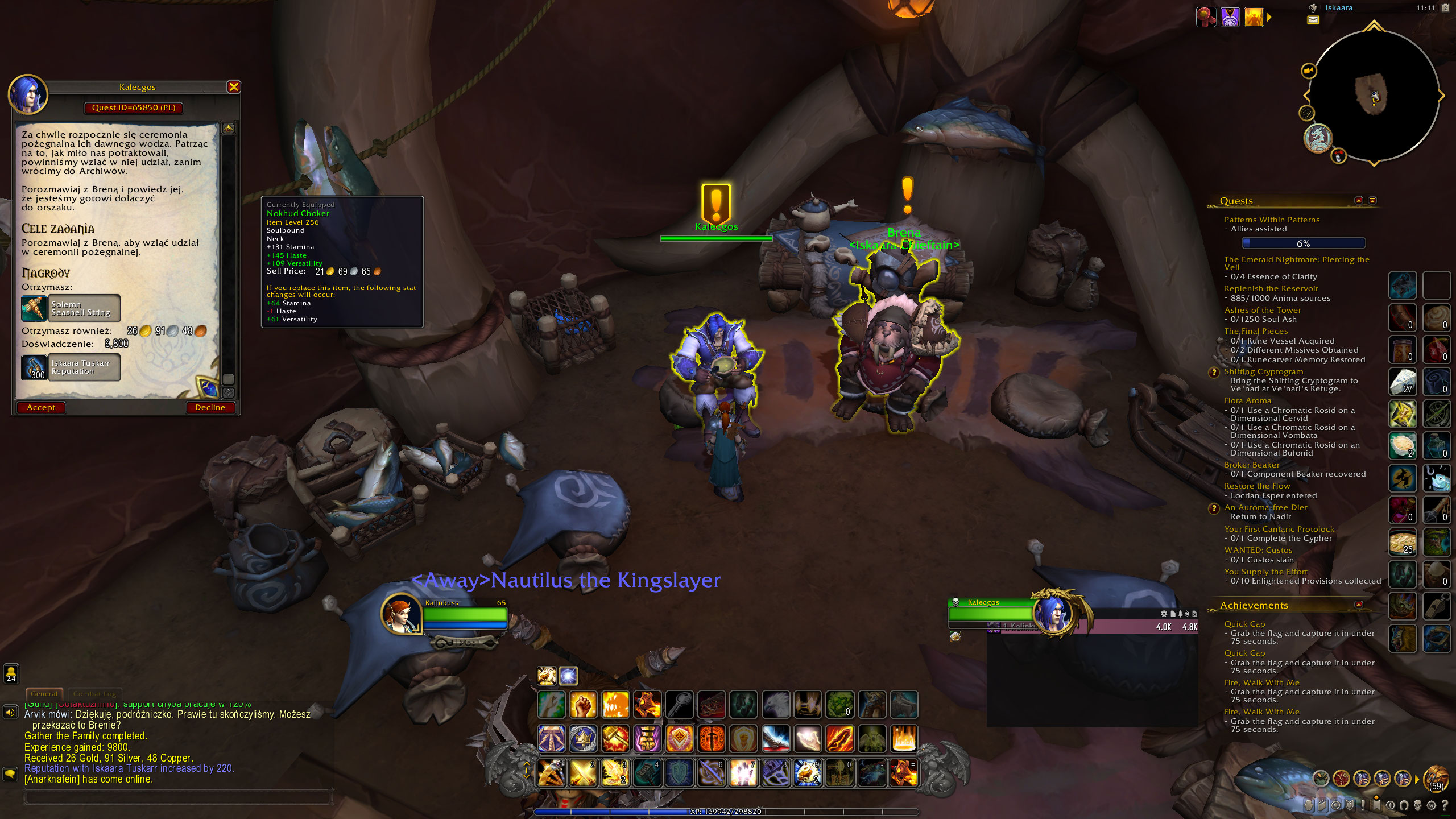Viewport: 1456px width, 819px height.
Task: Collapse the Achievements tracker section
Action: [x=1359, y=605]
